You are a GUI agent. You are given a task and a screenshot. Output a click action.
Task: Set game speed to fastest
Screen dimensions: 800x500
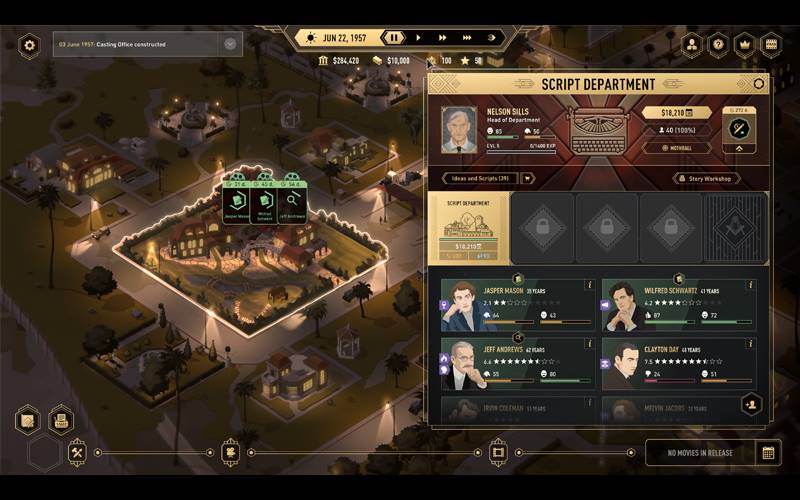pyautogui.click(x=467, y=38)
